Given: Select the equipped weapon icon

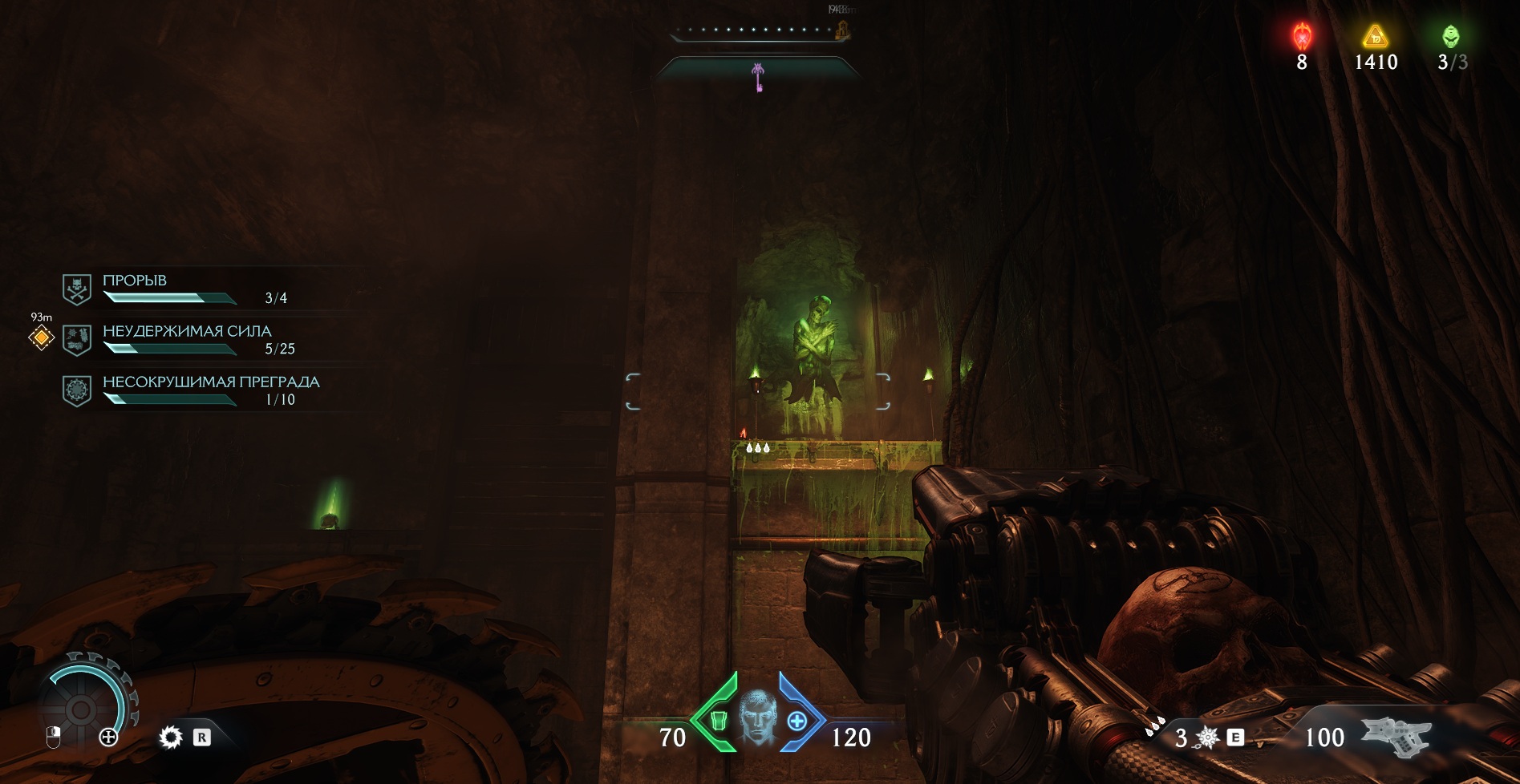Looking at the screenshot, I should point(1398,737).
